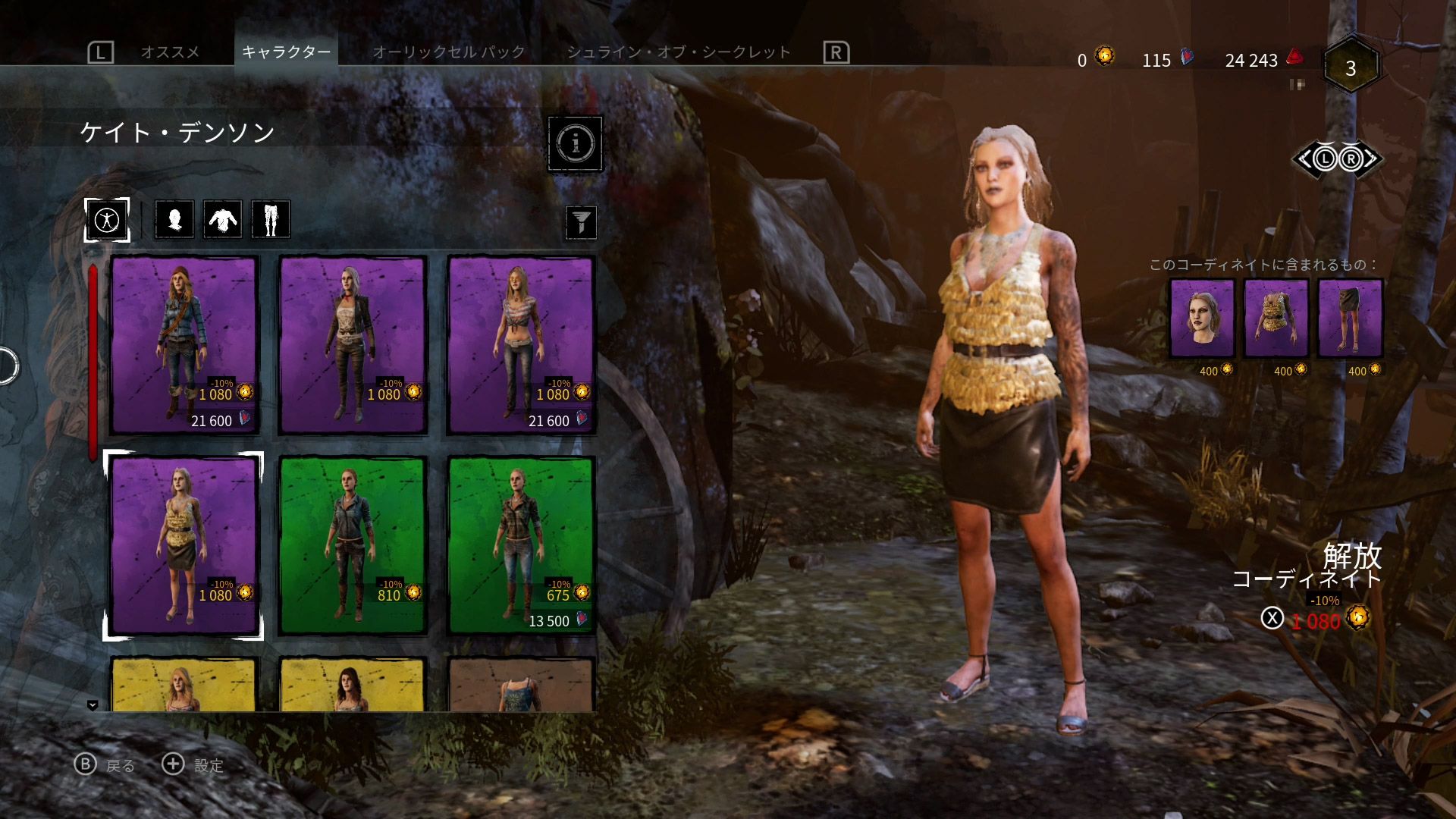Select the オーリックセル パック tab

pos(448,52)
